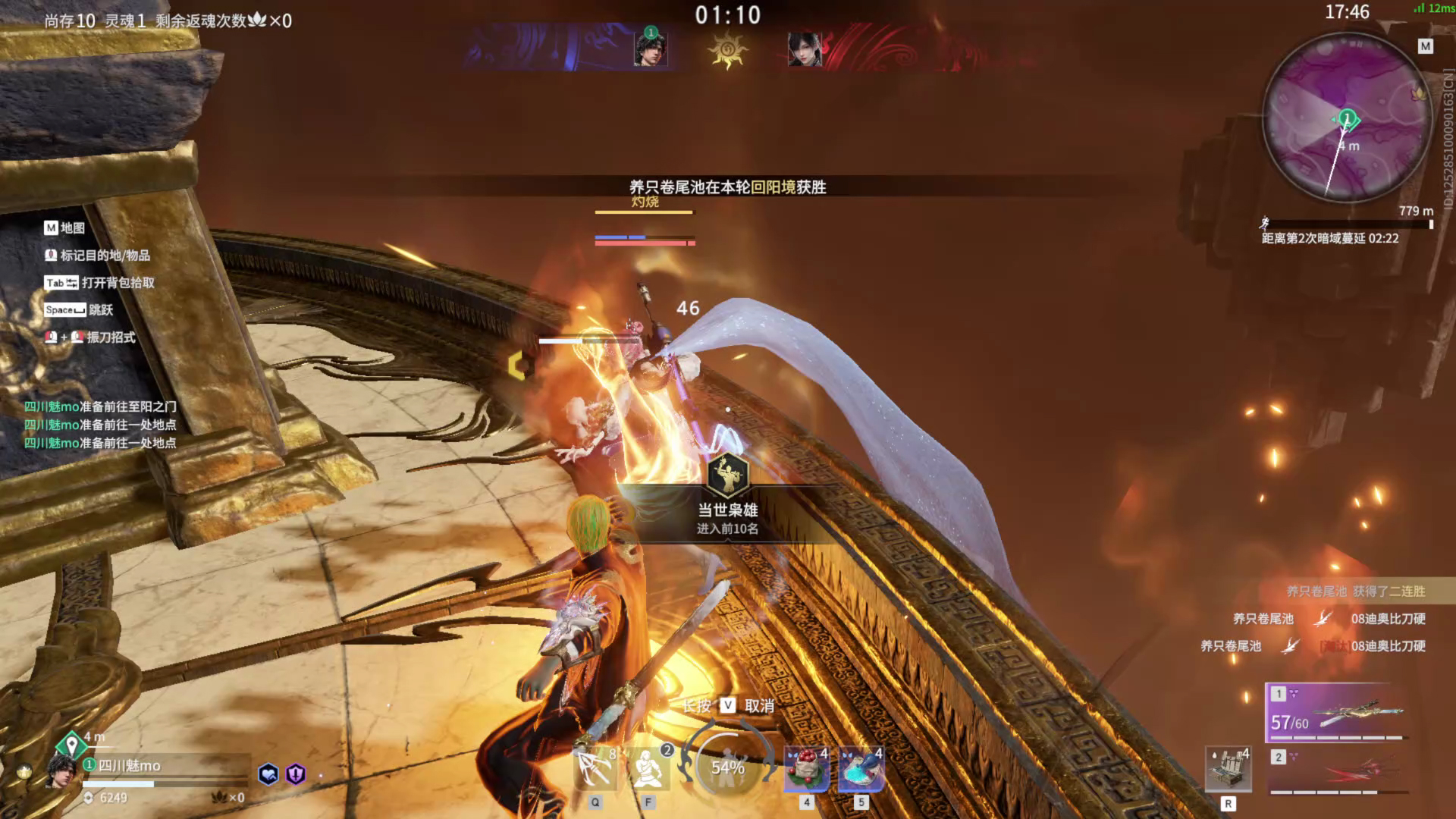The image size is (1456, 819).
Task: Use the fruit consumable in slot 4
Action: pos(806,768)
